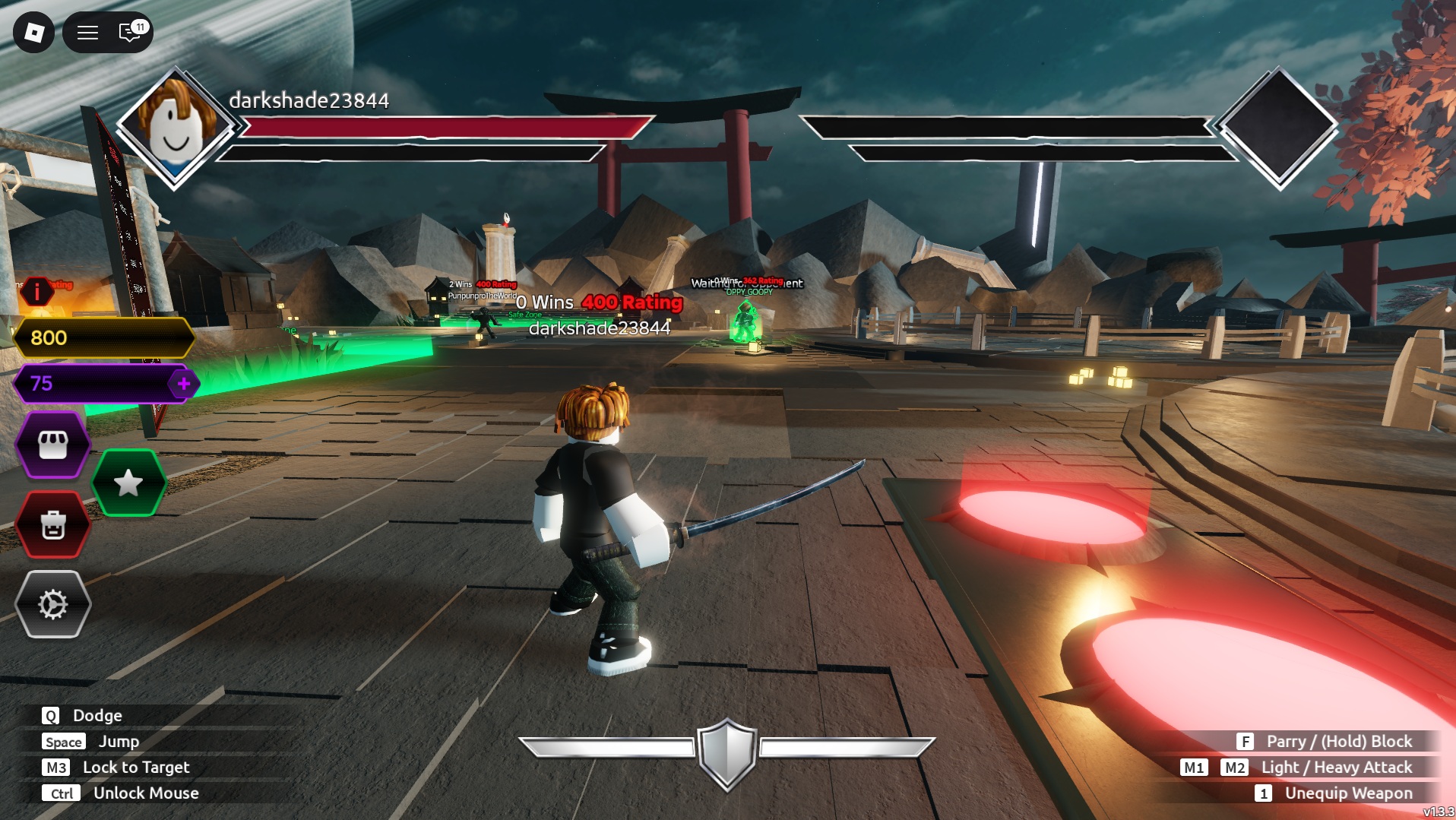Open the hamburger list menu
The width and height of the screenshot is (1456, 820).
(87, 32)
